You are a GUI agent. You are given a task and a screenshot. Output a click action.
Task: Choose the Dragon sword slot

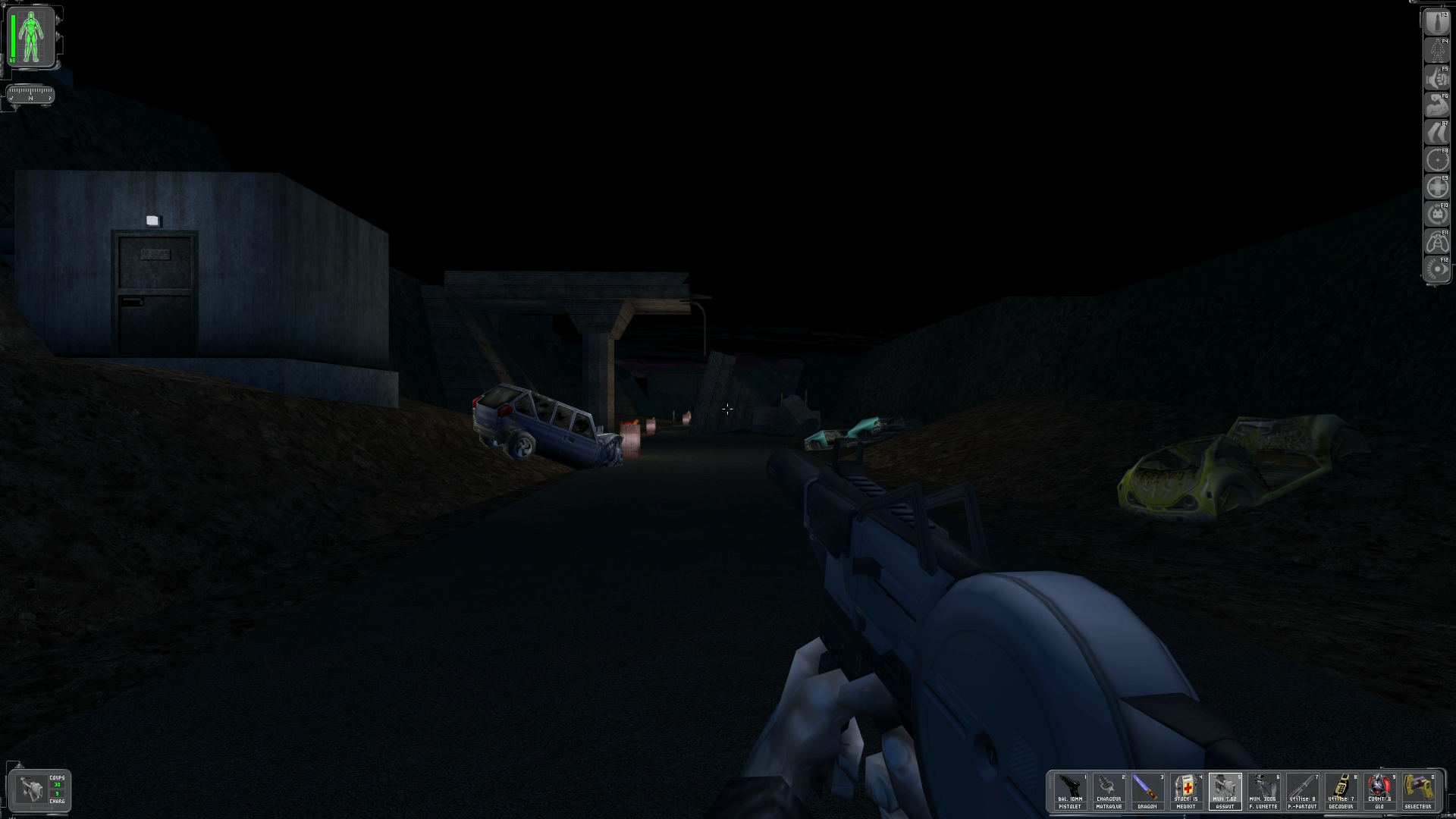click(1147, 792)
